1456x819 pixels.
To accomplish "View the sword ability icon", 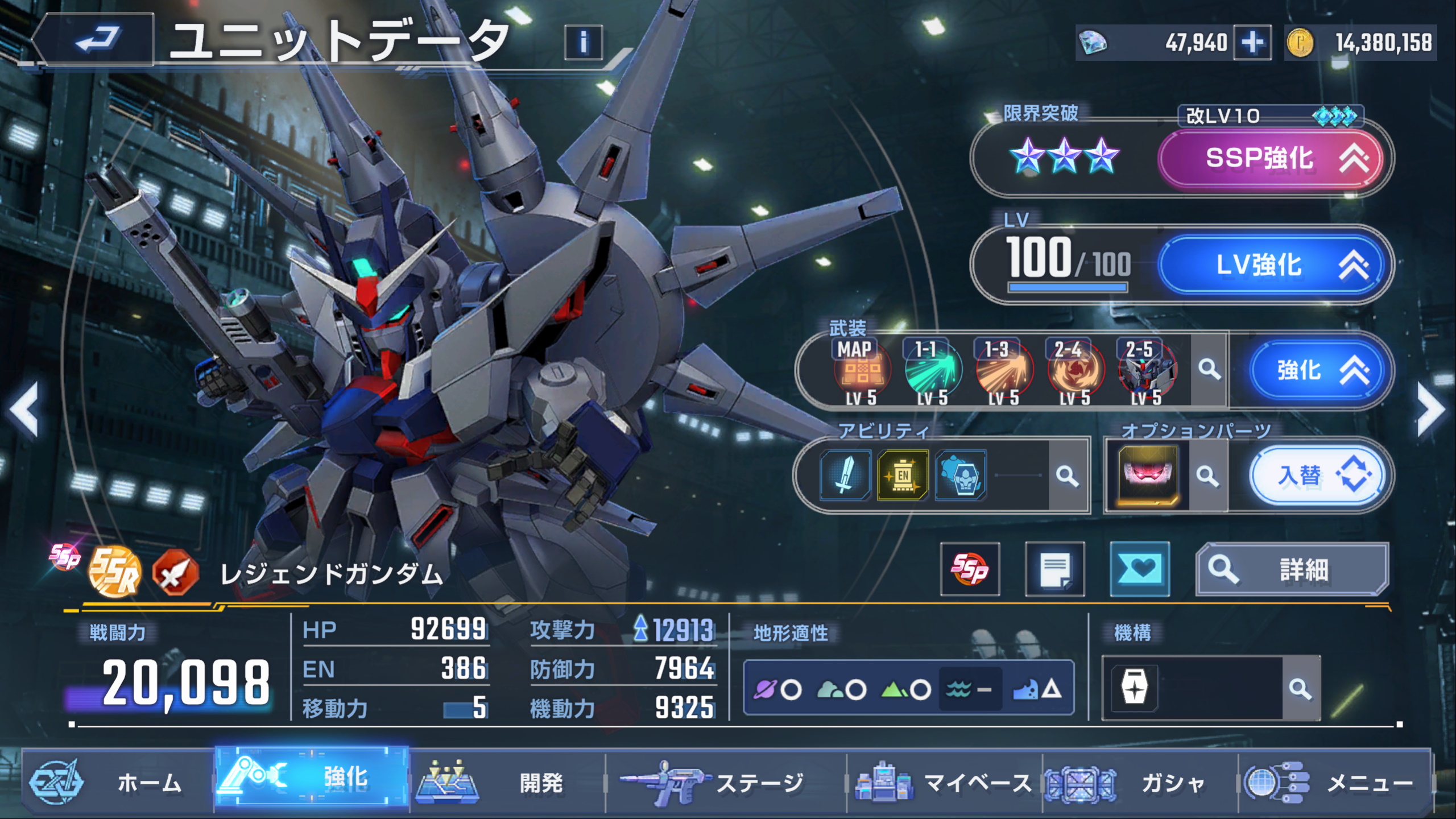I will click(845, 475).
